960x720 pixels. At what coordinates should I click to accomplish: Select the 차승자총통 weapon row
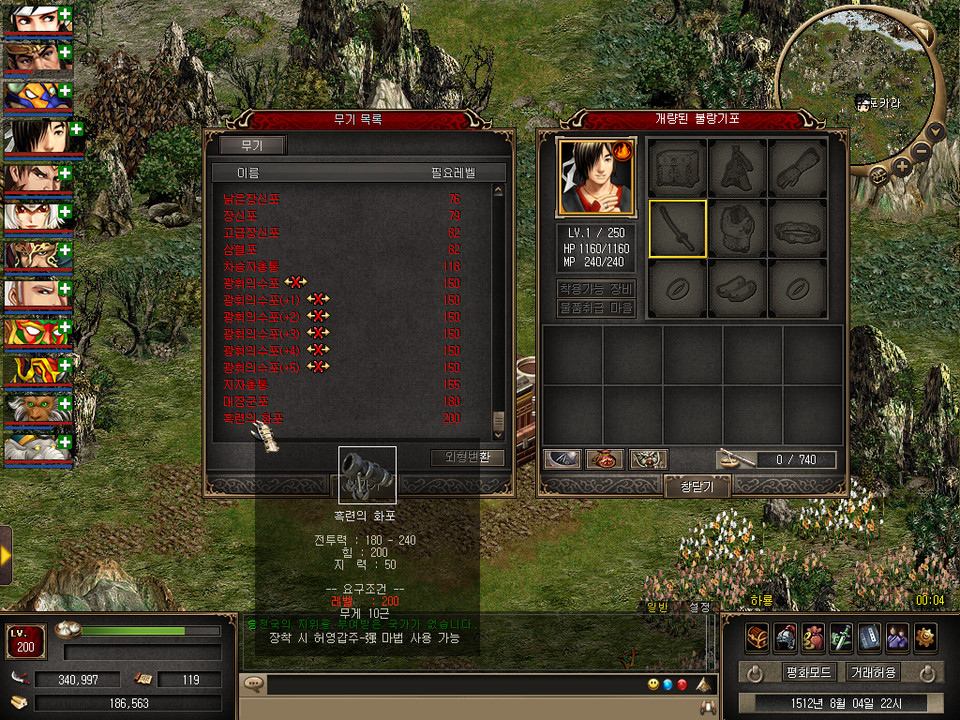tap(252, 267)
